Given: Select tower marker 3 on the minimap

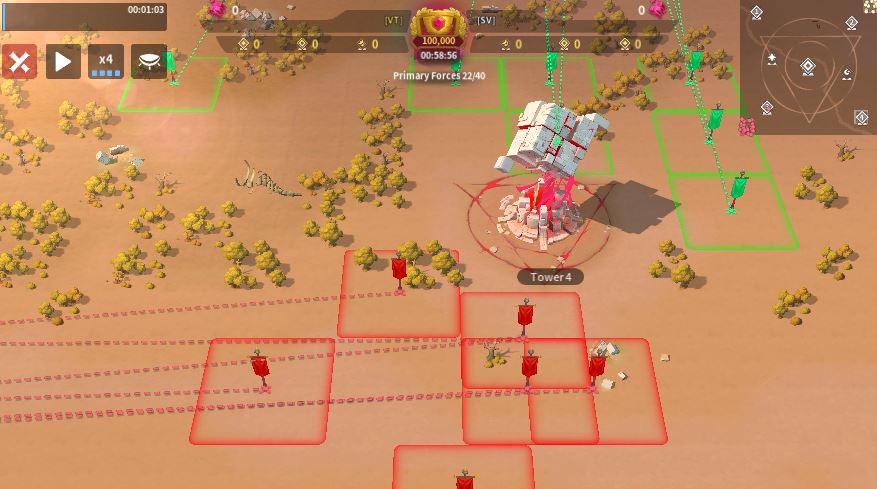Looking at the screenshot, I should click(766, 107).
